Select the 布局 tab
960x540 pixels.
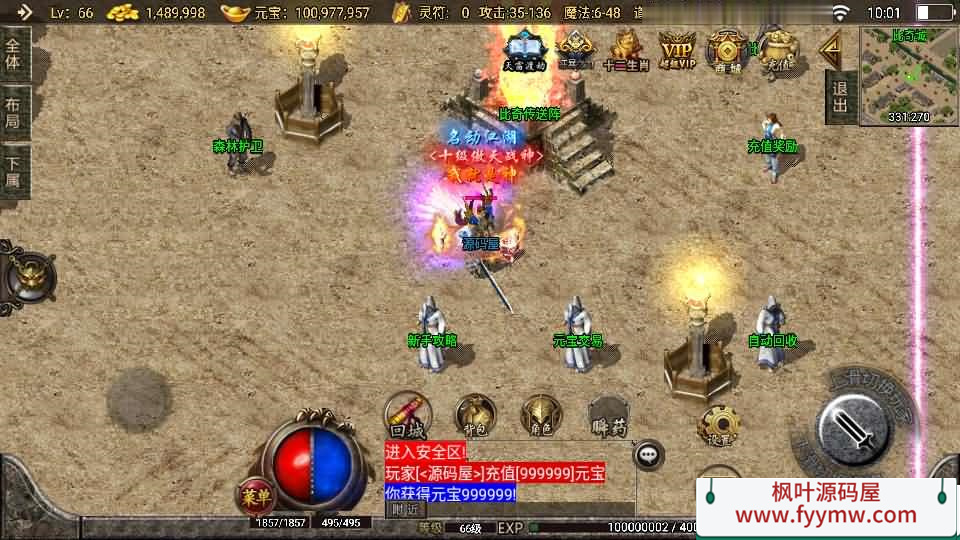point(14,112)
